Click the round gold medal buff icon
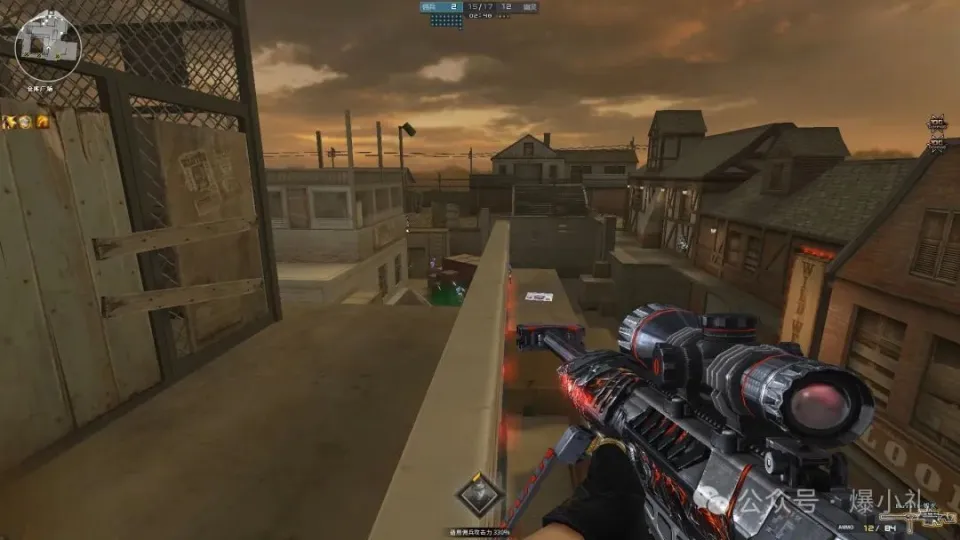 pos(25,122)
